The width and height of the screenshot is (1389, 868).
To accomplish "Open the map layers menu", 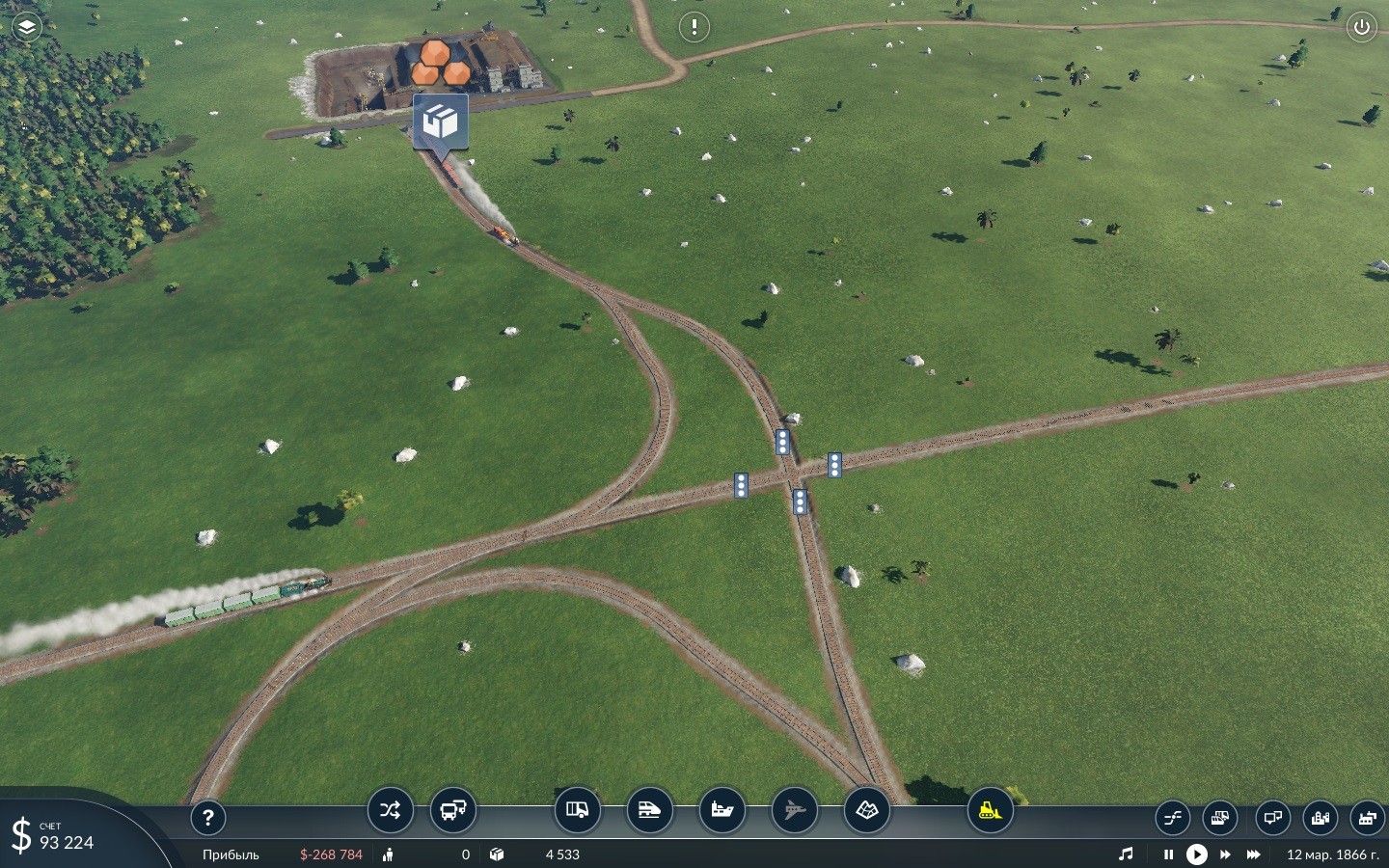I will point(27,27).
